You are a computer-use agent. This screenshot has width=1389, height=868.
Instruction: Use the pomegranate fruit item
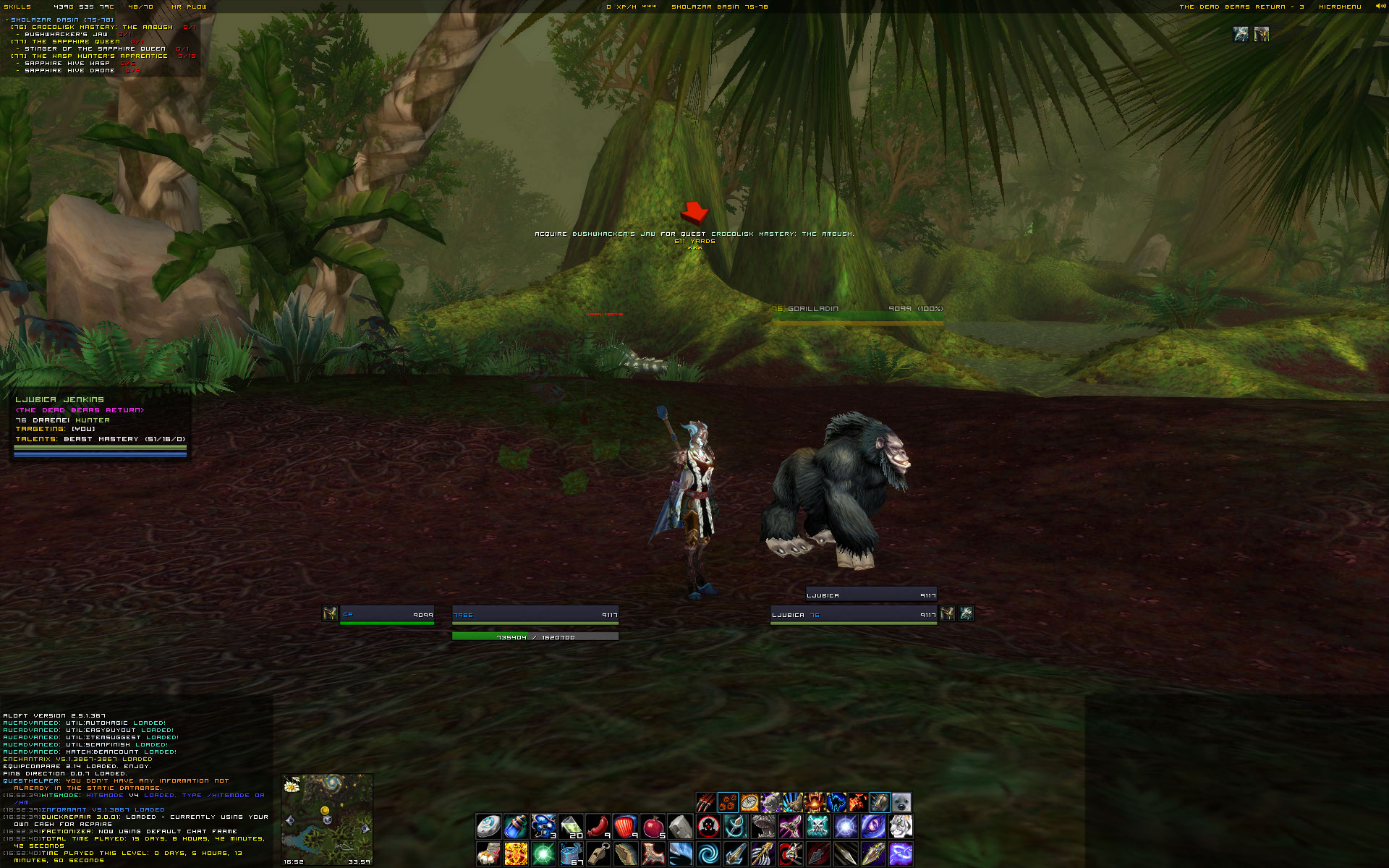[653, 826]
